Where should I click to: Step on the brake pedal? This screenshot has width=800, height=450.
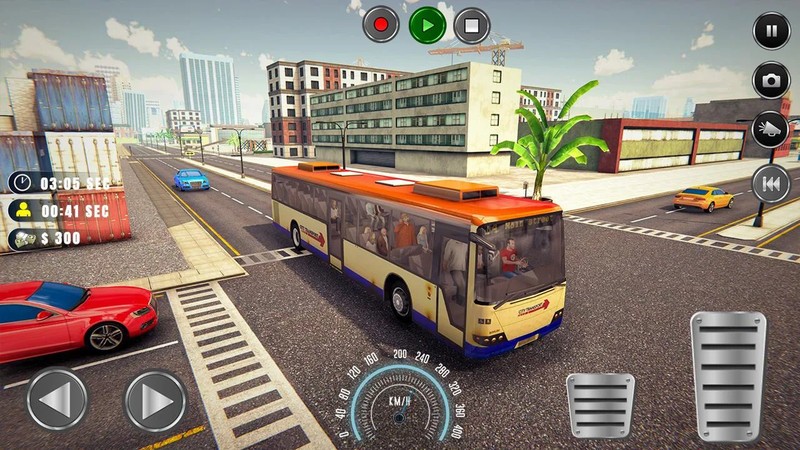tap(600, 405)
